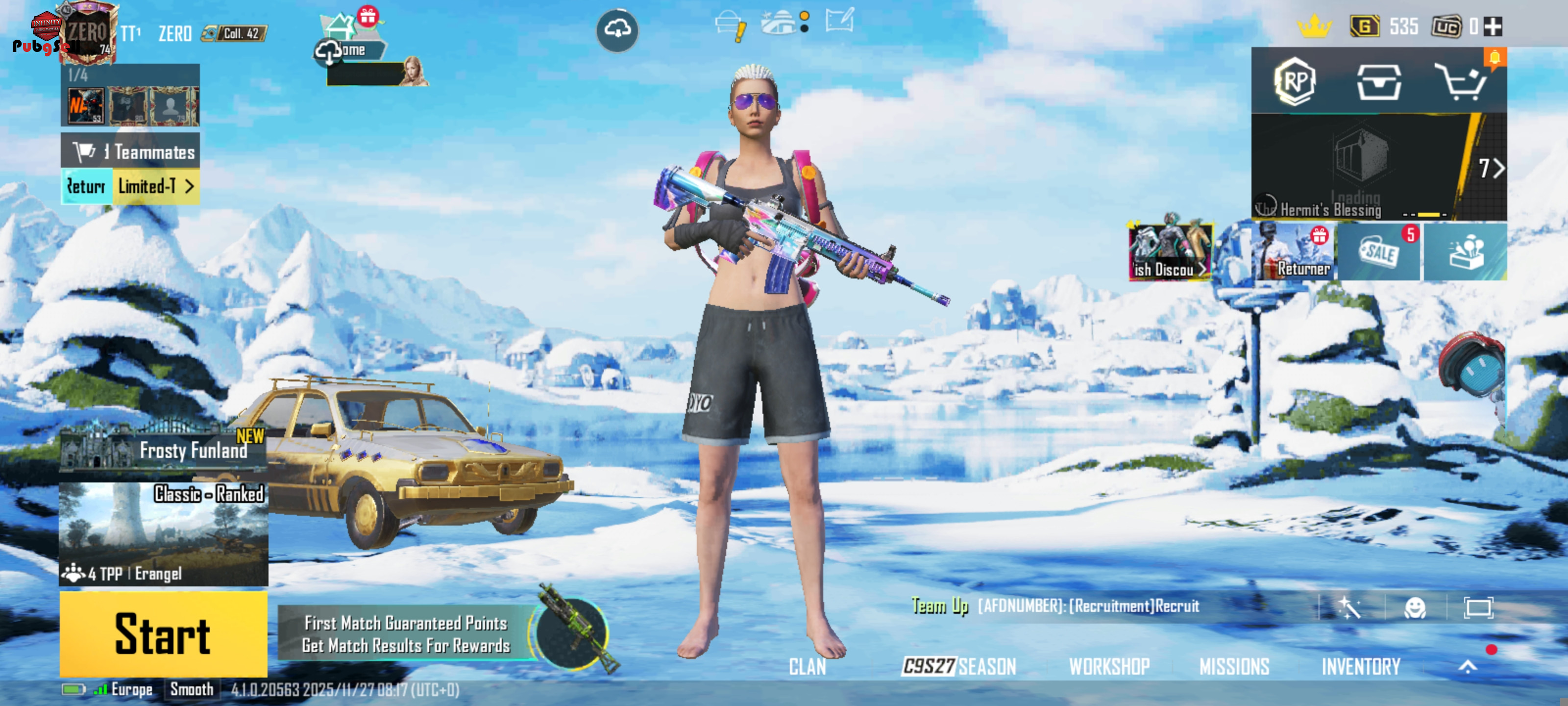The width and height of the screenshot is (1568, 706).
Task: Open the Sale offers icon
Action: [x=1379, y=252]
